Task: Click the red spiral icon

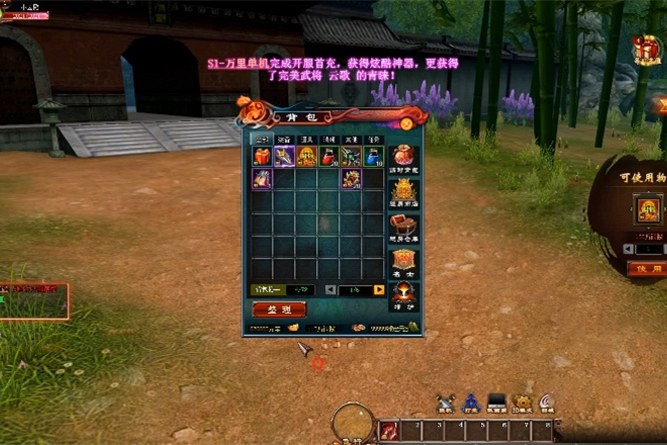Action: click(x=547, y=402)
